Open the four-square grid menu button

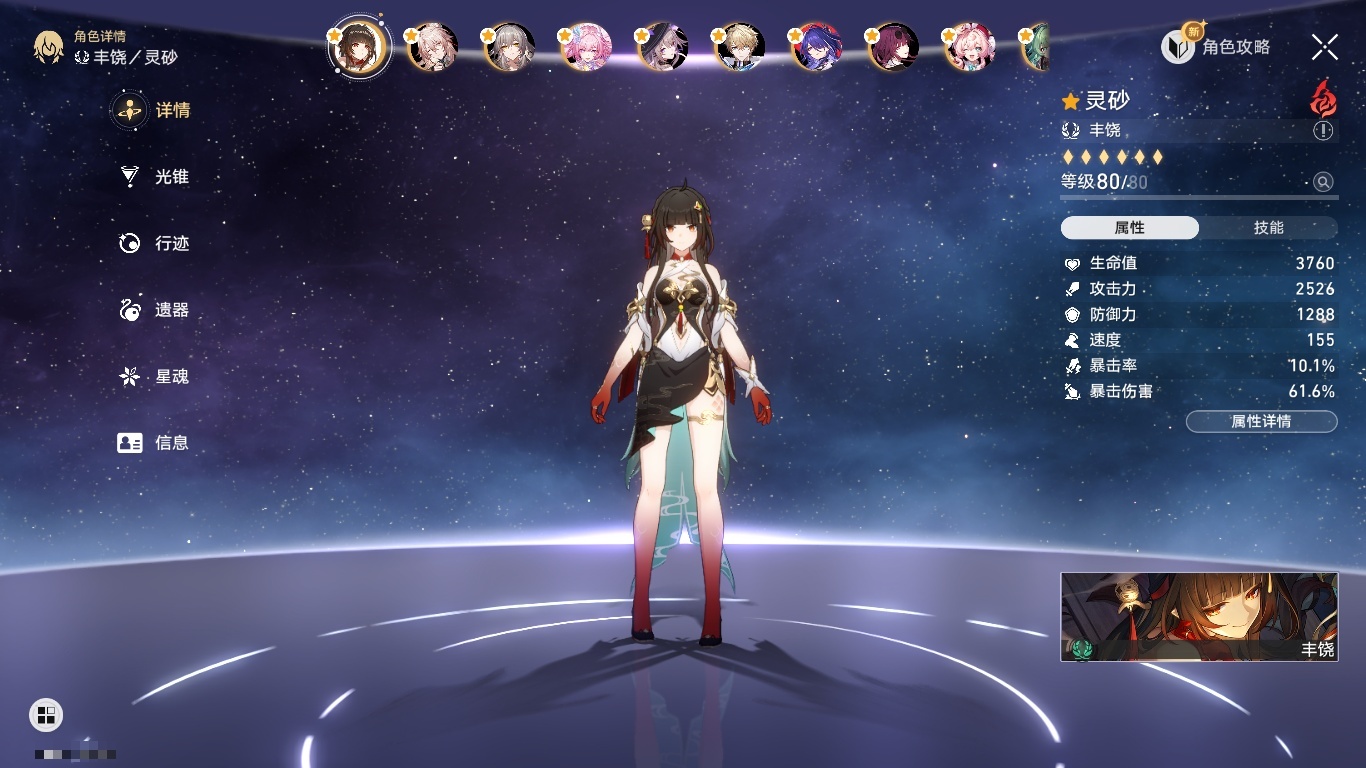[46, 714]
